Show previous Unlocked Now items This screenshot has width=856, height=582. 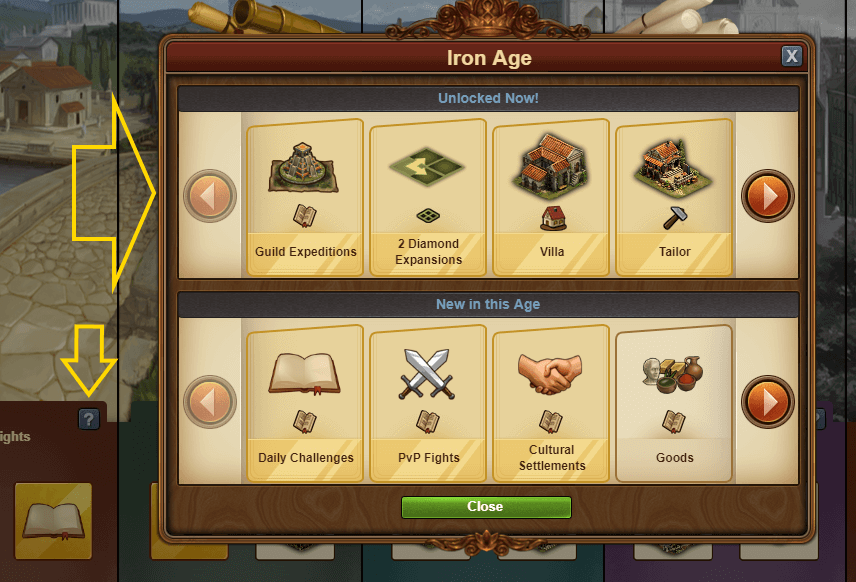[x=210, y=196]
